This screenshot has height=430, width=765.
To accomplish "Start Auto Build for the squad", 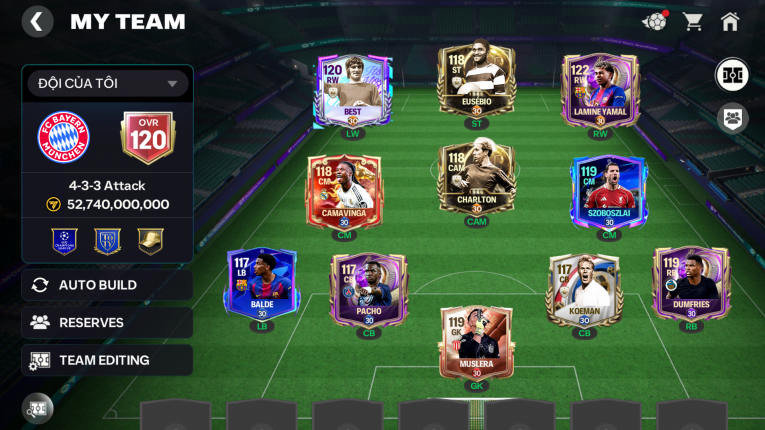I will (107, 285).
